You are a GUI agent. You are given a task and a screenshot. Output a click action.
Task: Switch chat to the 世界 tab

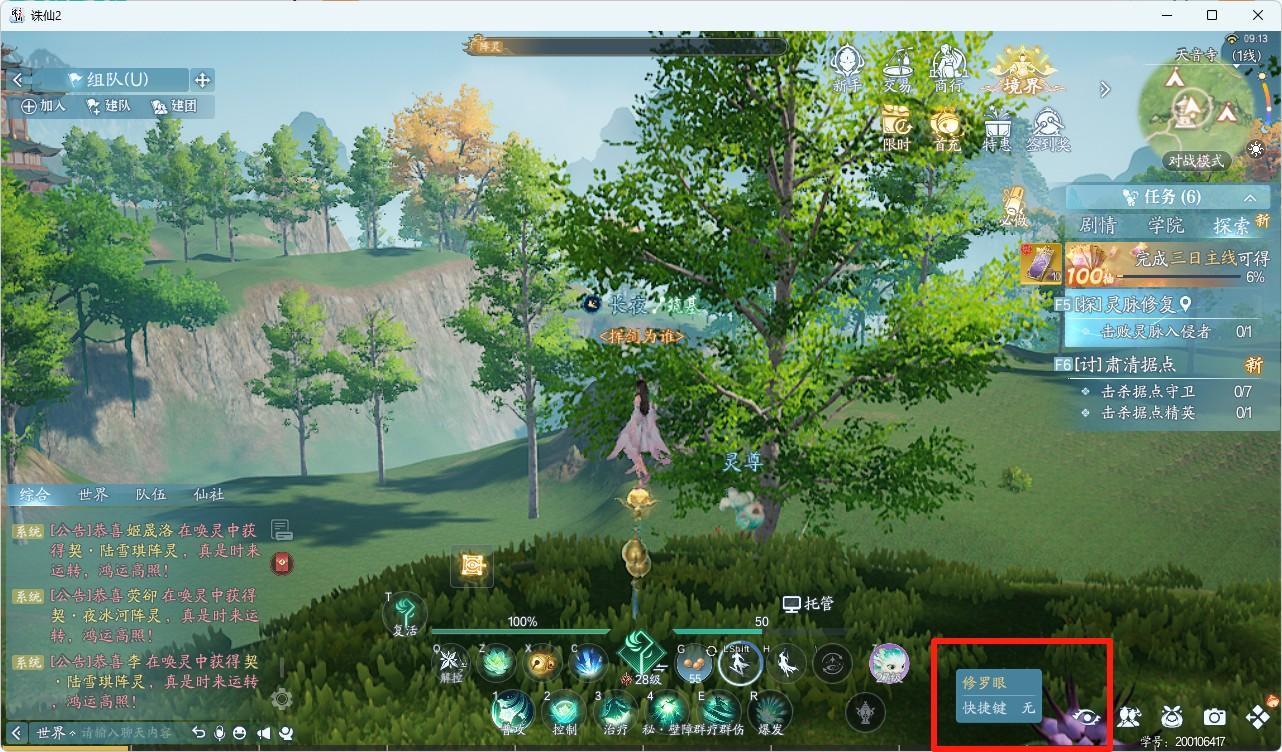click(93, 494)
